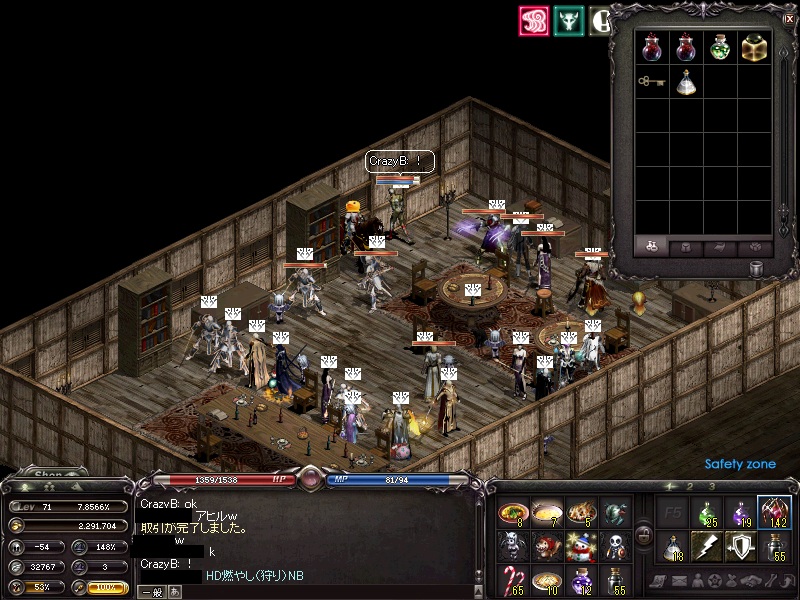Activate the lightning bolt skill
This screenshot has height=600, width=800.
706,546
